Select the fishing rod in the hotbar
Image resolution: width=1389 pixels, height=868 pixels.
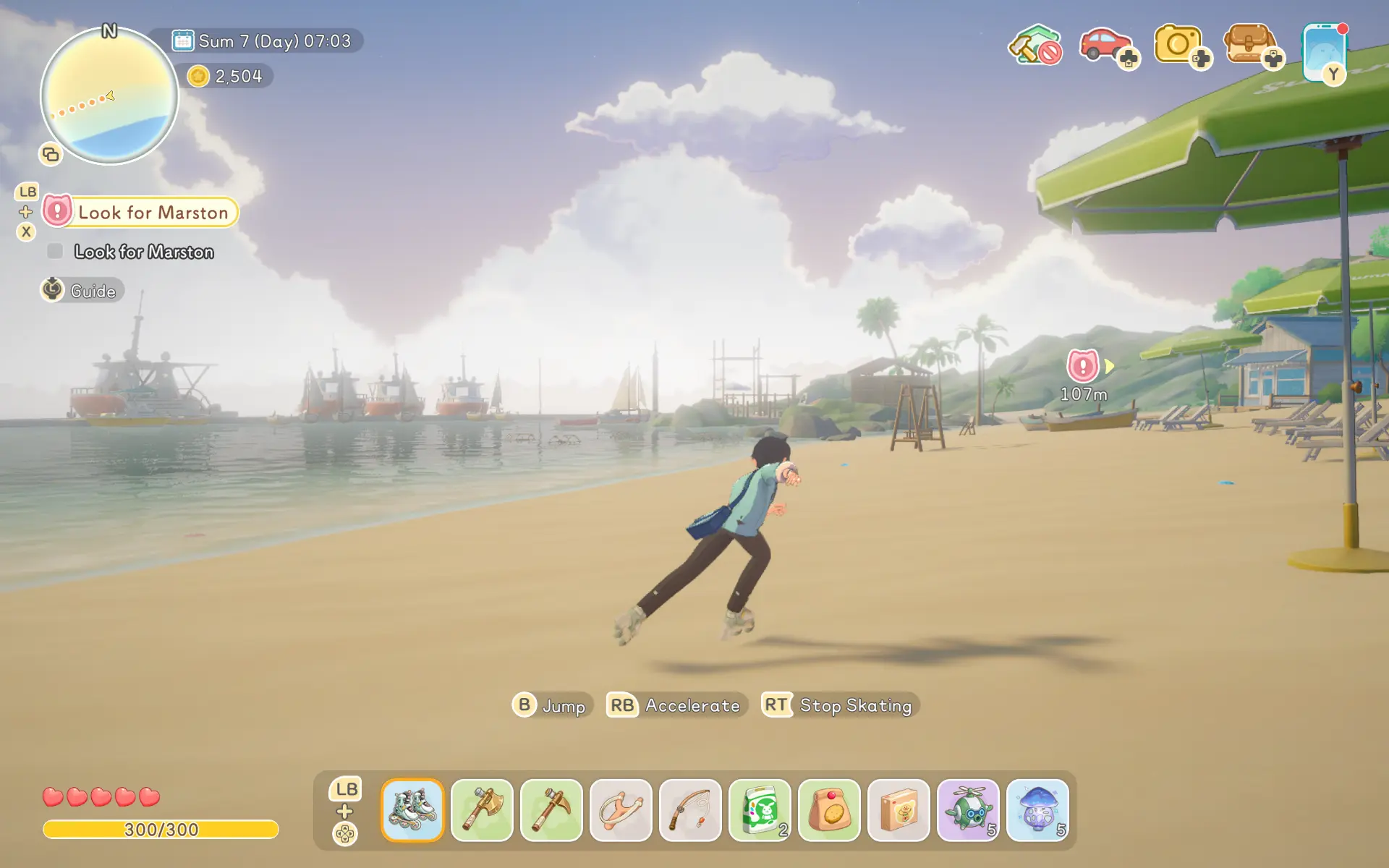pos(691,812)
